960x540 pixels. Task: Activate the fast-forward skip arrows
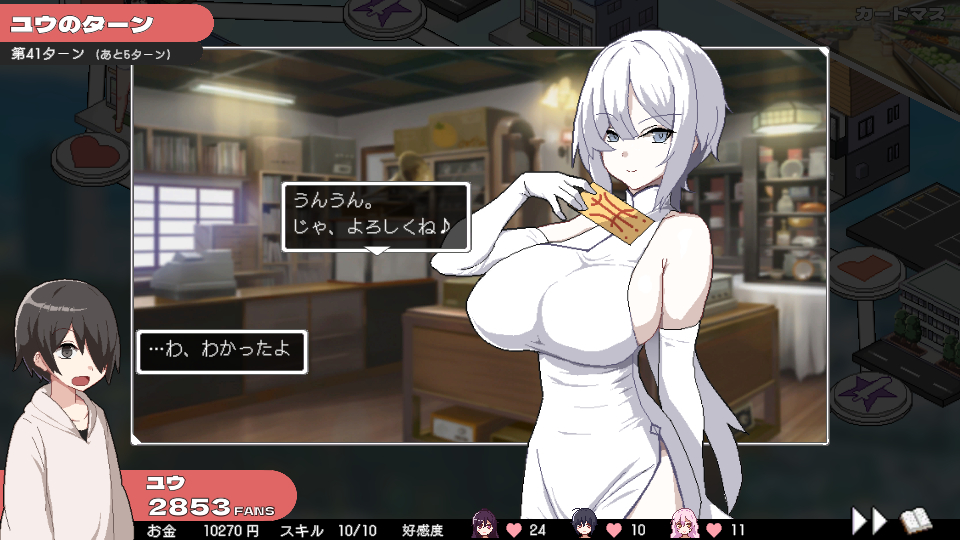click(x=868, y=520)
